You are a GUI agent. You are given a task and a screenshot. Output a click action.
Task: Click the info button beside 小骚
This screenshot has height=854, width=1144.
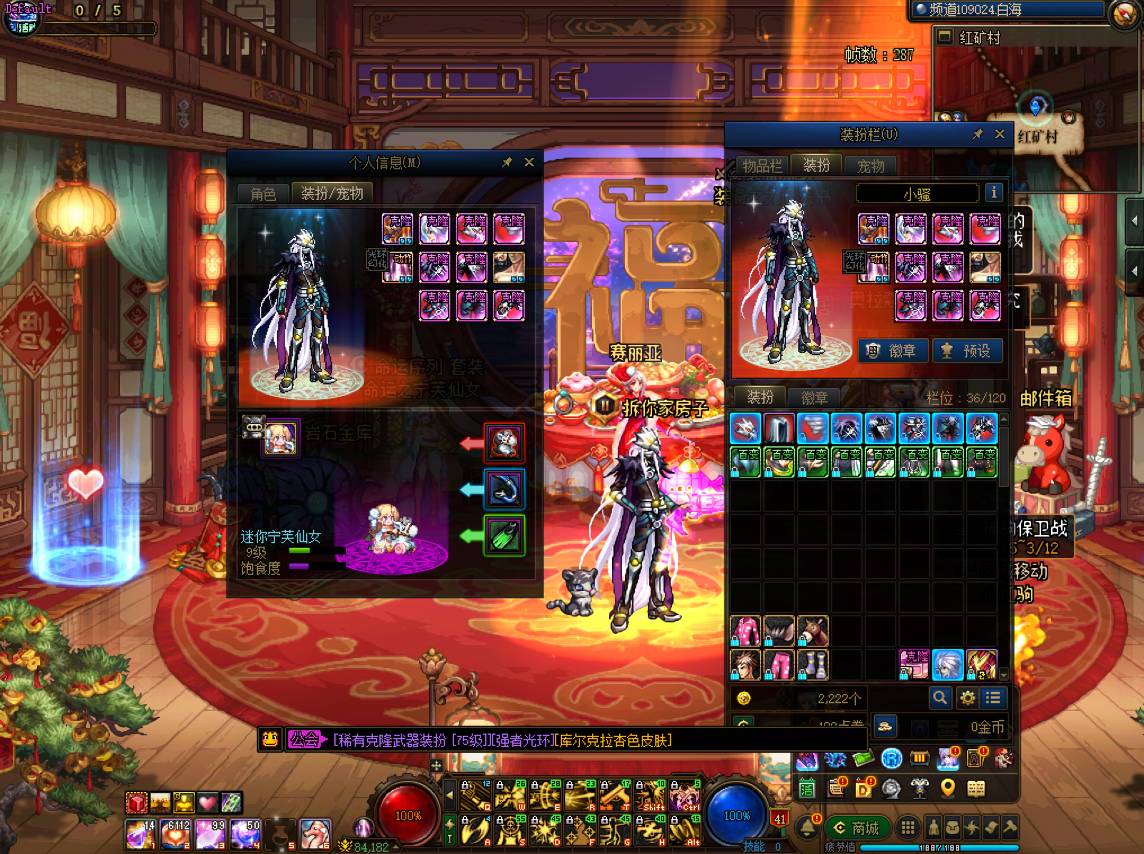tap(993, 193)
